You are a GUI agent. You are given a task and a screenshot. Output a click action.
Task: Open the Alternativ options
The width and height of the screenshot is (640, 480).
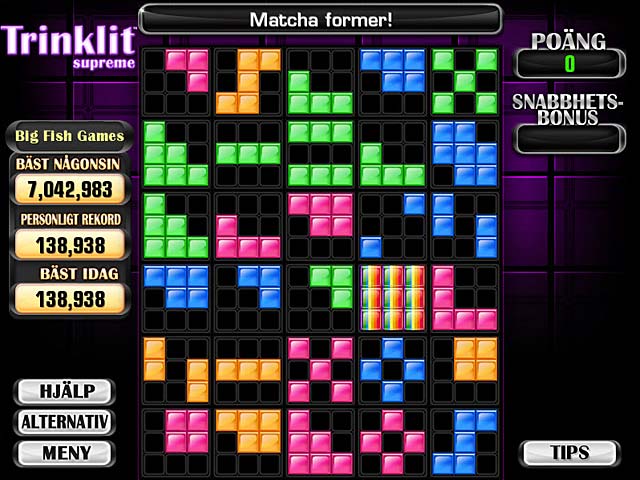[x=66, y=422]
